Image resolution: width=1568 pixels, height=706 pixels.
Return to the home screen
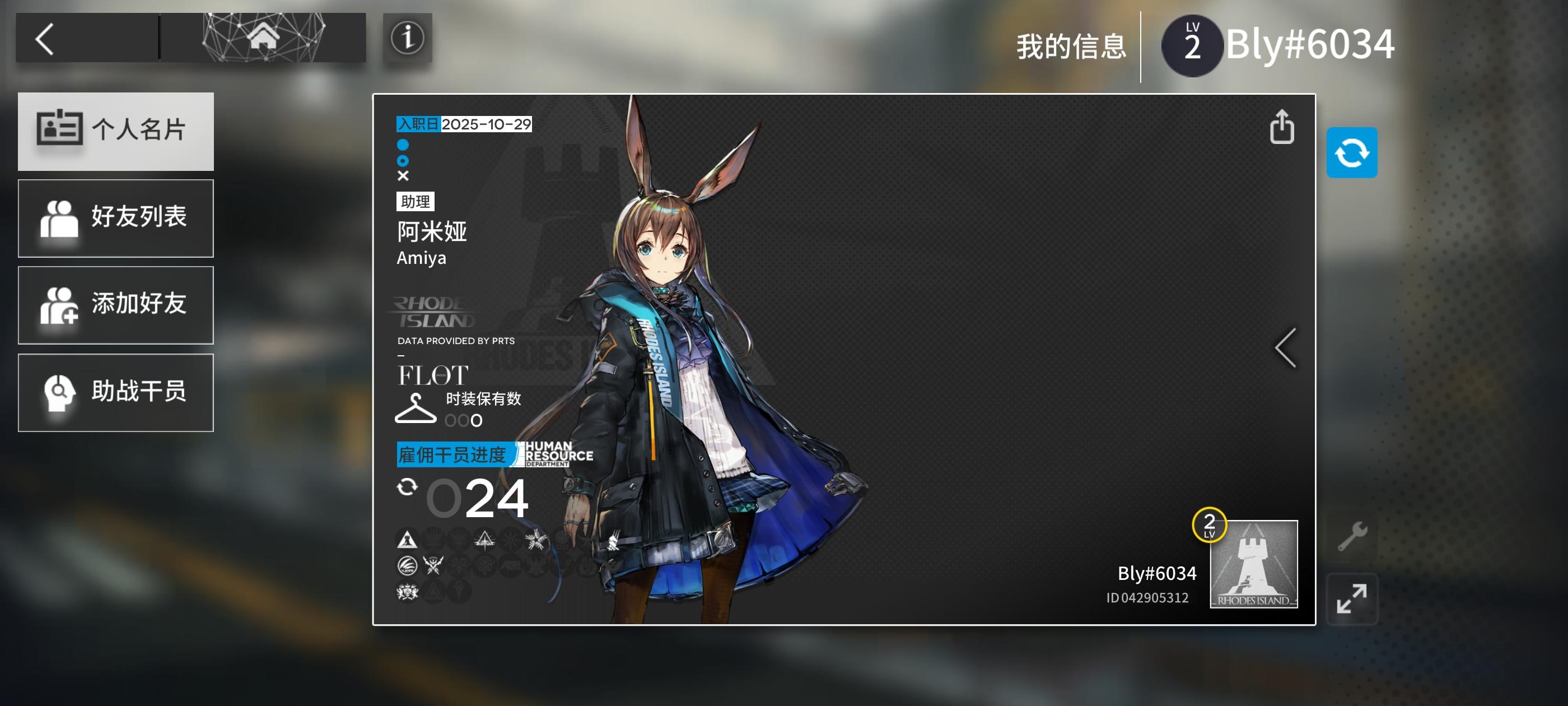tap(262, 38)
